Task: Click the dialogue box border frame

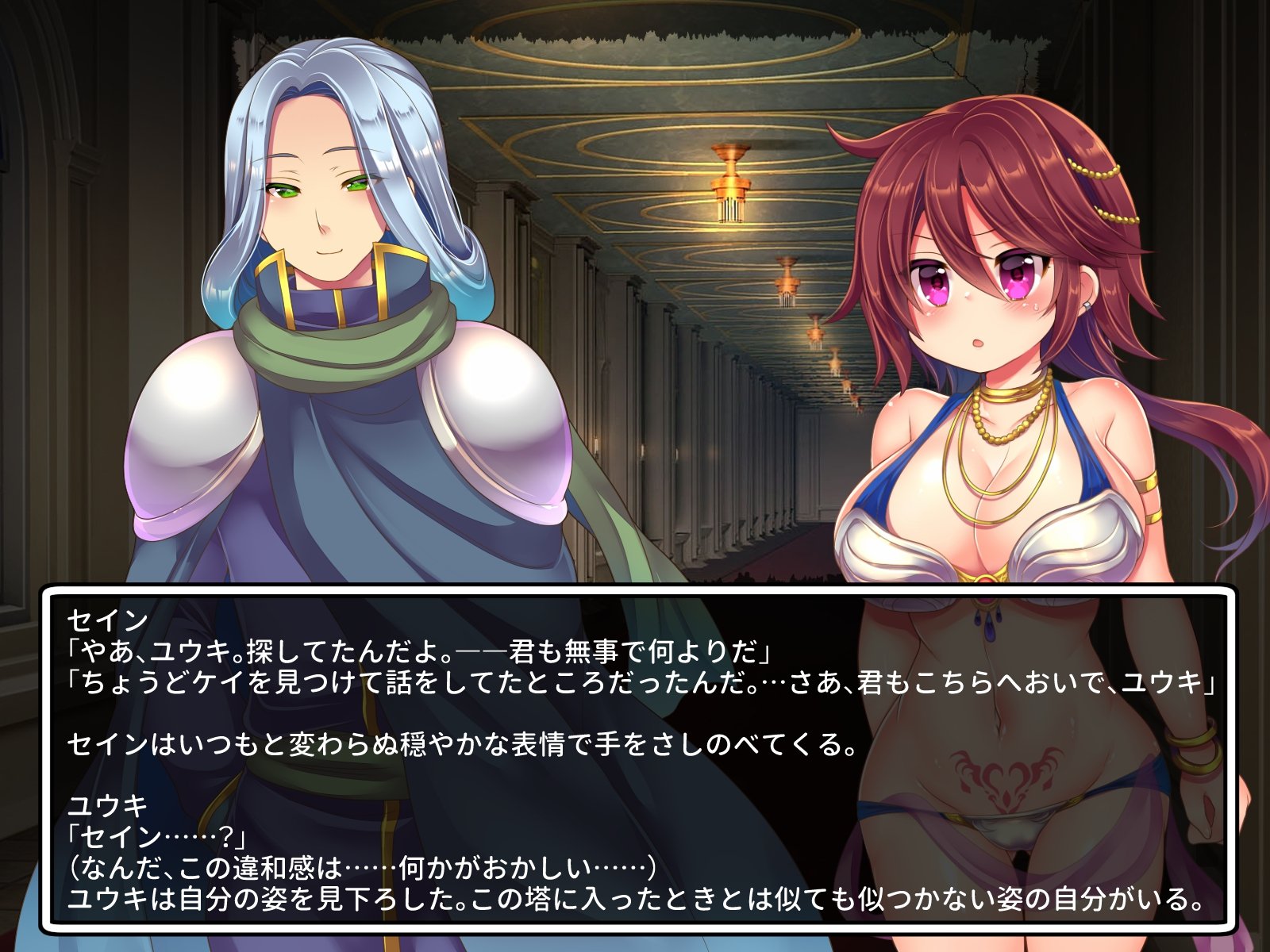Action: [x=635, y=591]
